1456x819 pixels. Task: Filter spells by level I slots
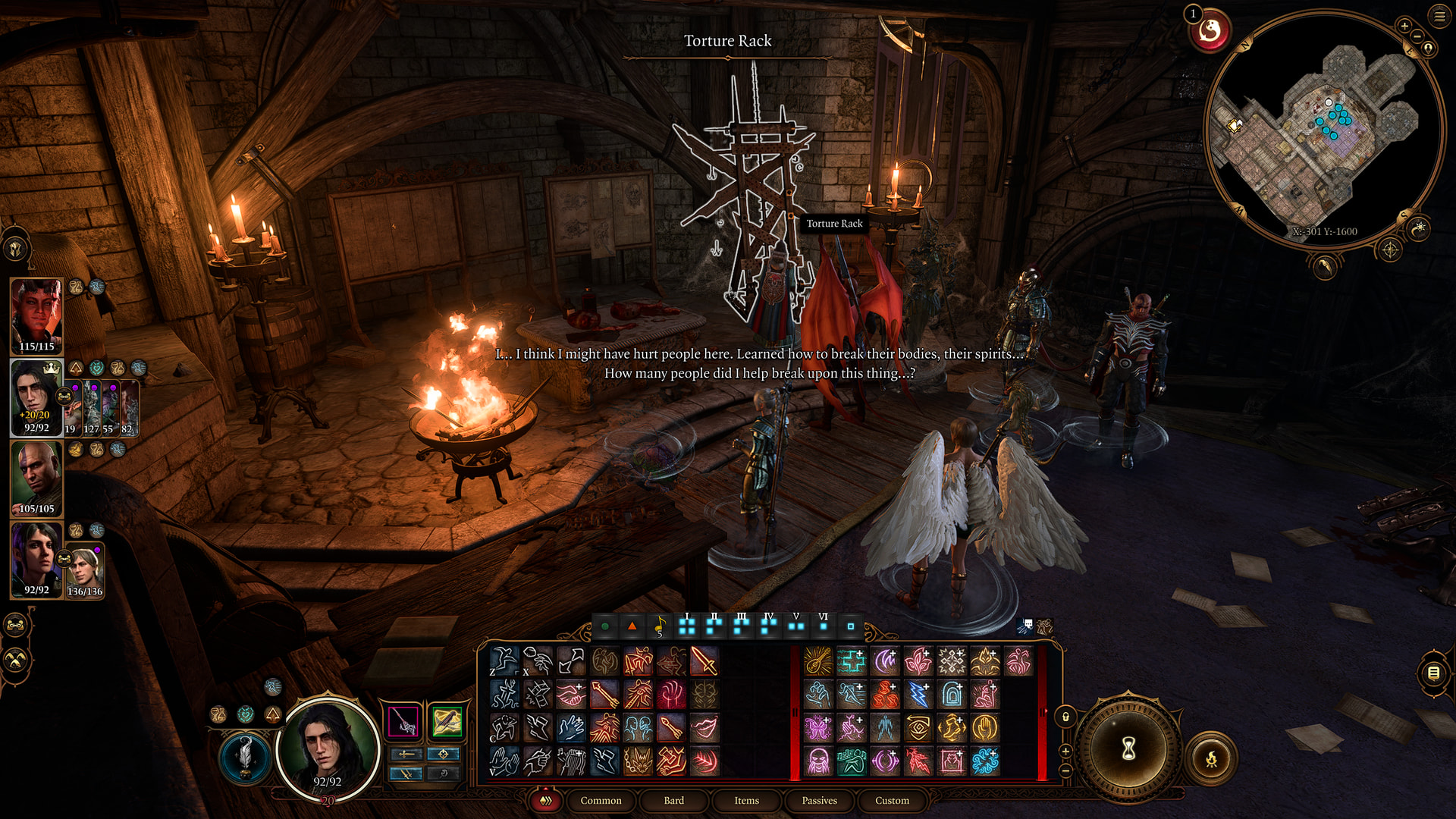pyautogui.click(x=687, y=626)
